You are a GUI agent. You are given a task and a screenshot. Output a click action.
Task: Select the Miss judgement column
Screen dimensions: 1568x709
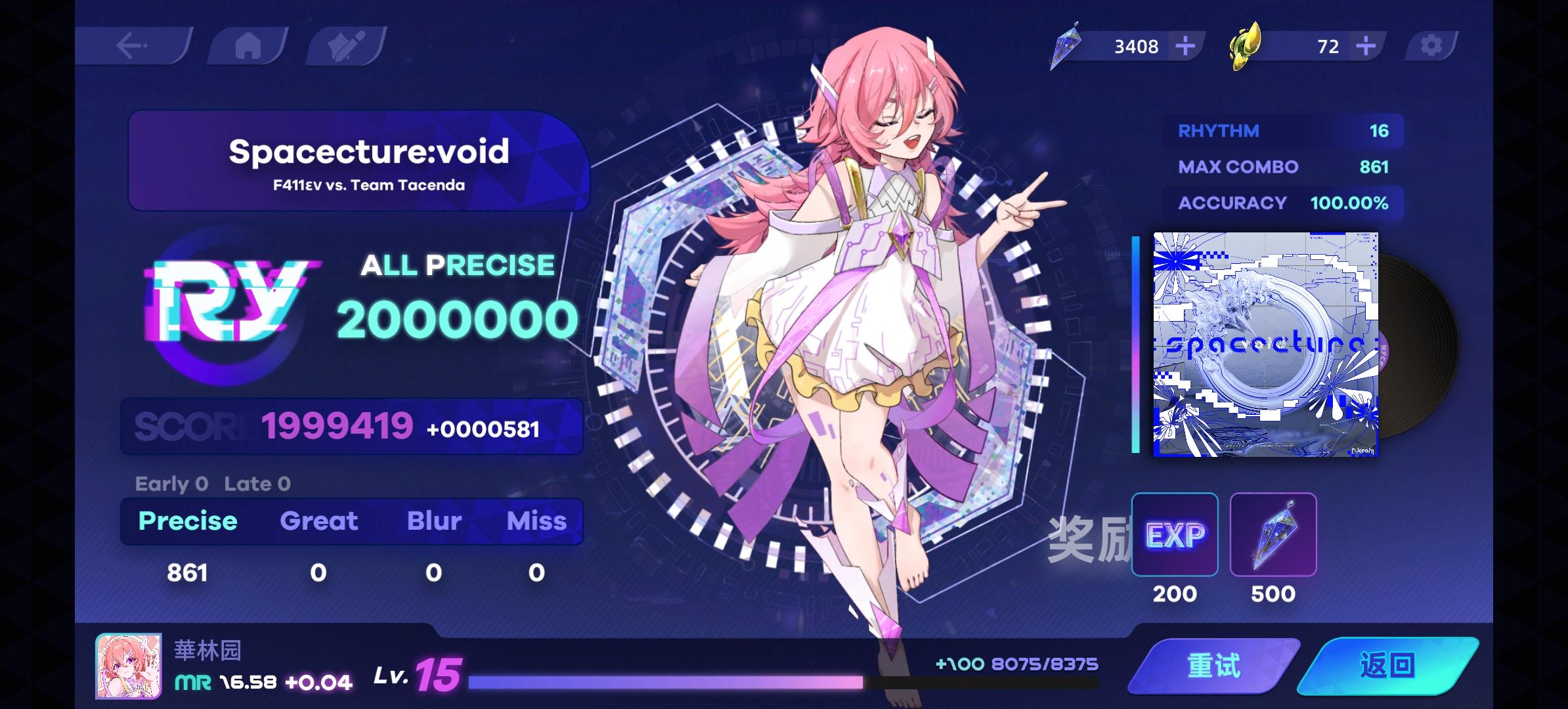[x=537, y=521]
